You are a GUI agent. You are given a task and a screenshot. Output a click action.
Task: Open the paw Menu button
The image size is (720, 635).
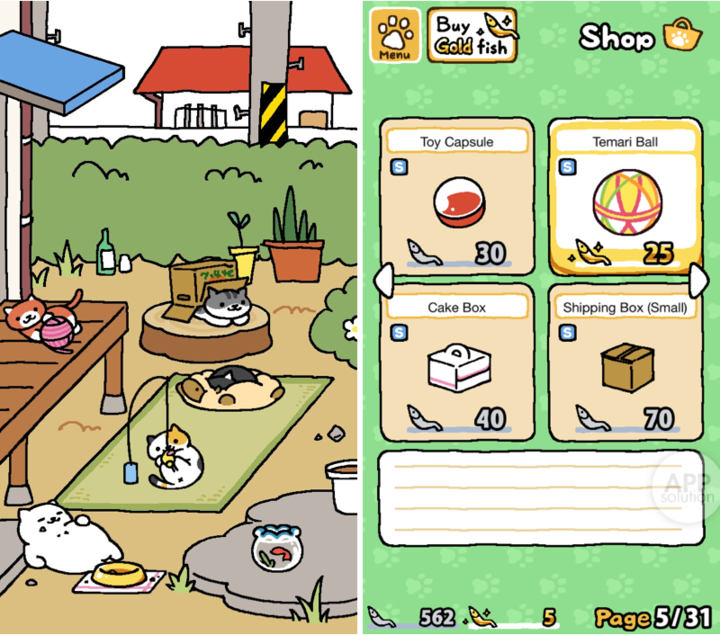click(x=393, y=36)
